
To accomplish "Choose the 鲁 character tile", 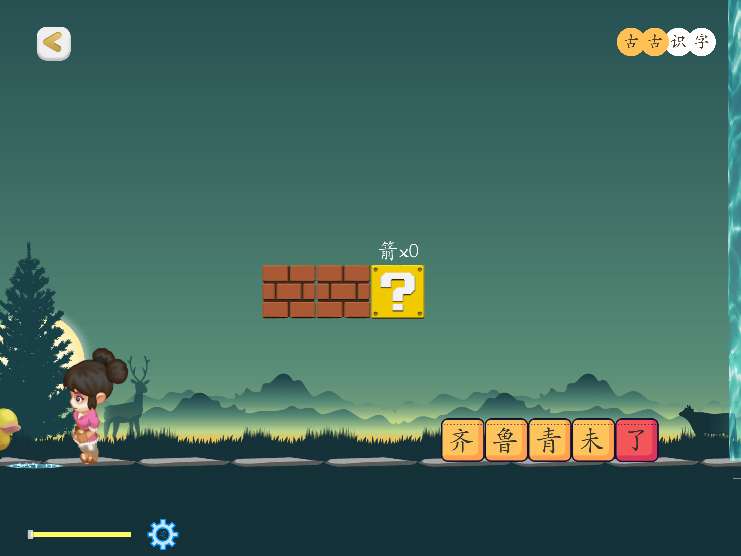I will click(506, 440).
